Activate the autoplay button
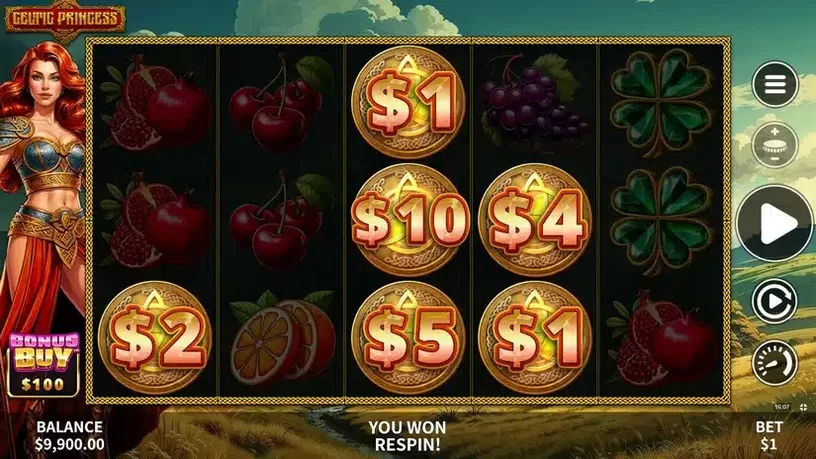The height and width of the screenshot is (459, 816). [x=775, y=300]
